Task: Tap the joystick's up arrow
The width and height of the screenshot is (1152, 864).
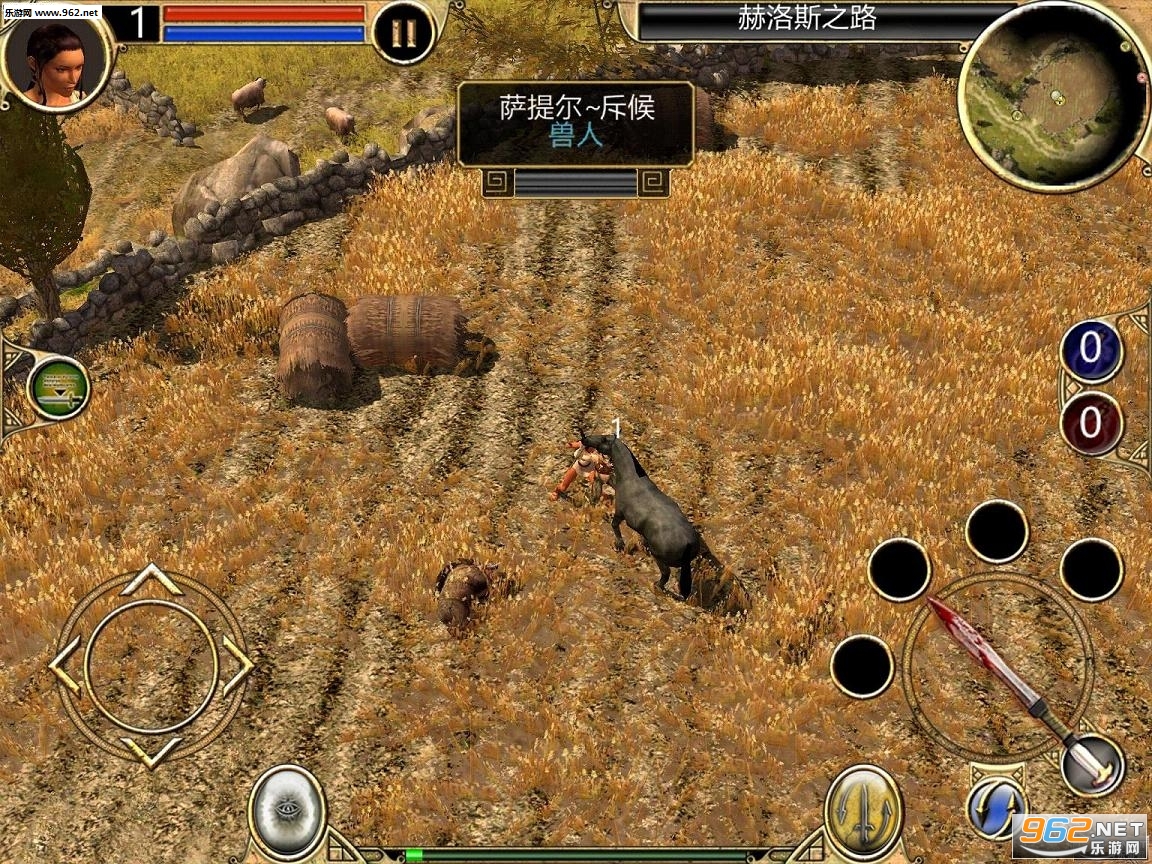Action: pyautogui.click(x=150, y=579)
